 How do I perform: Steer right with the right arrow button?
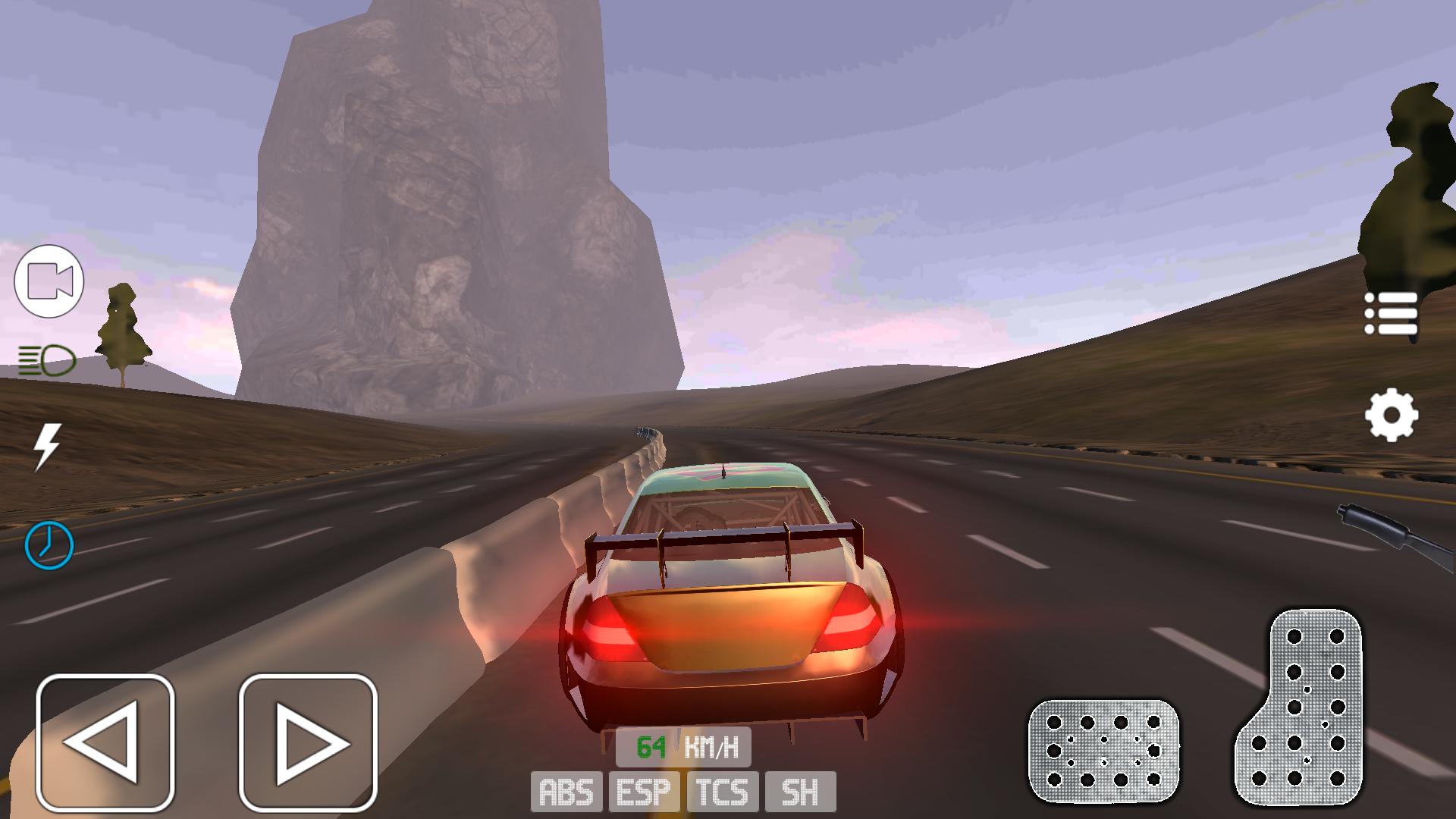(308, 742)
